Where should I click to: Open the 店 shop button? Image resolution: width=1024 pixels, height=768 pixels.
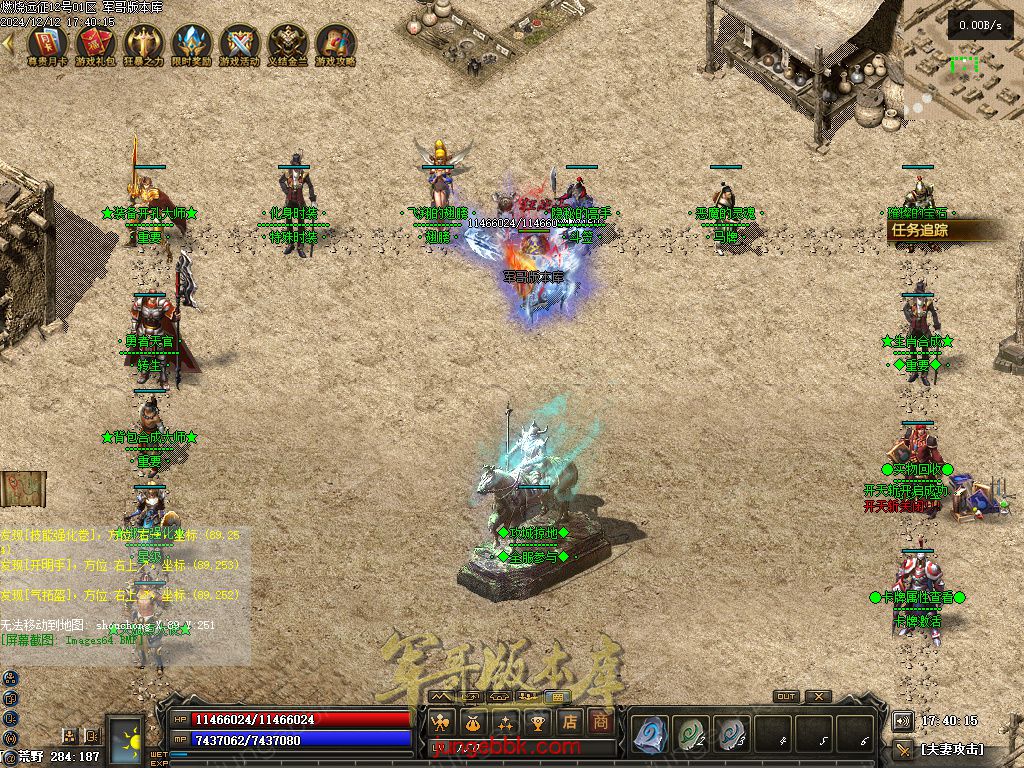569,722
